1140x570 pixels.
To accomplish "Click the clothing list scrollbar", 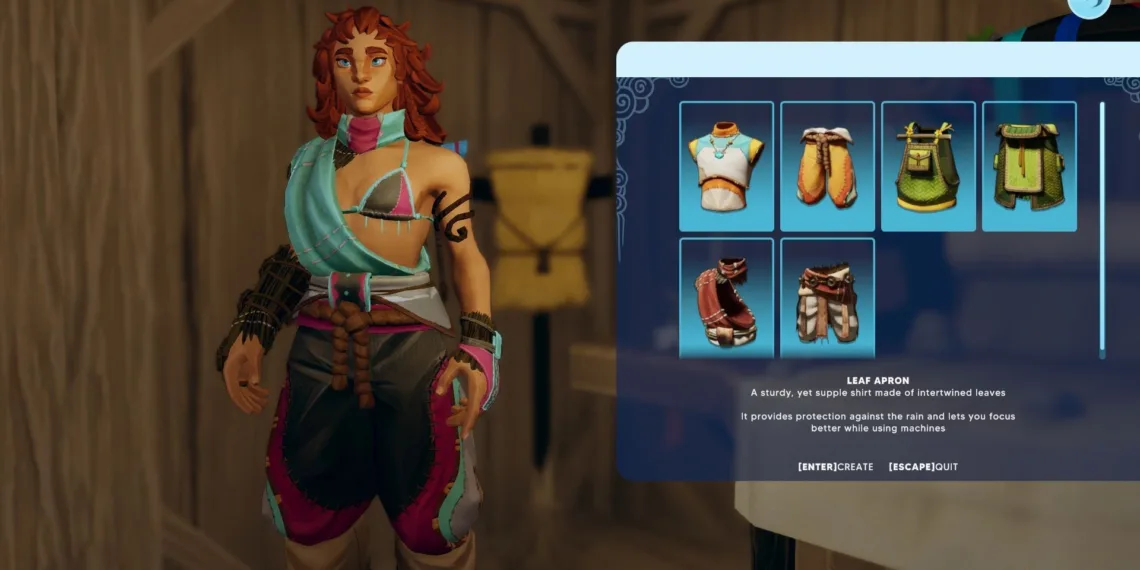I will click(x=1102, y=228).
